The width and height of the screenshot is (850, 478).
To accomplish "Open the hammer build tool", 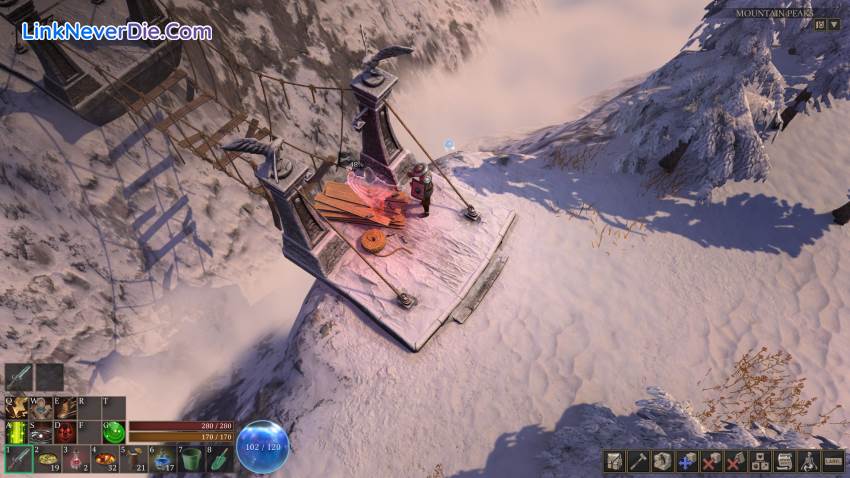I will [637, 461].
